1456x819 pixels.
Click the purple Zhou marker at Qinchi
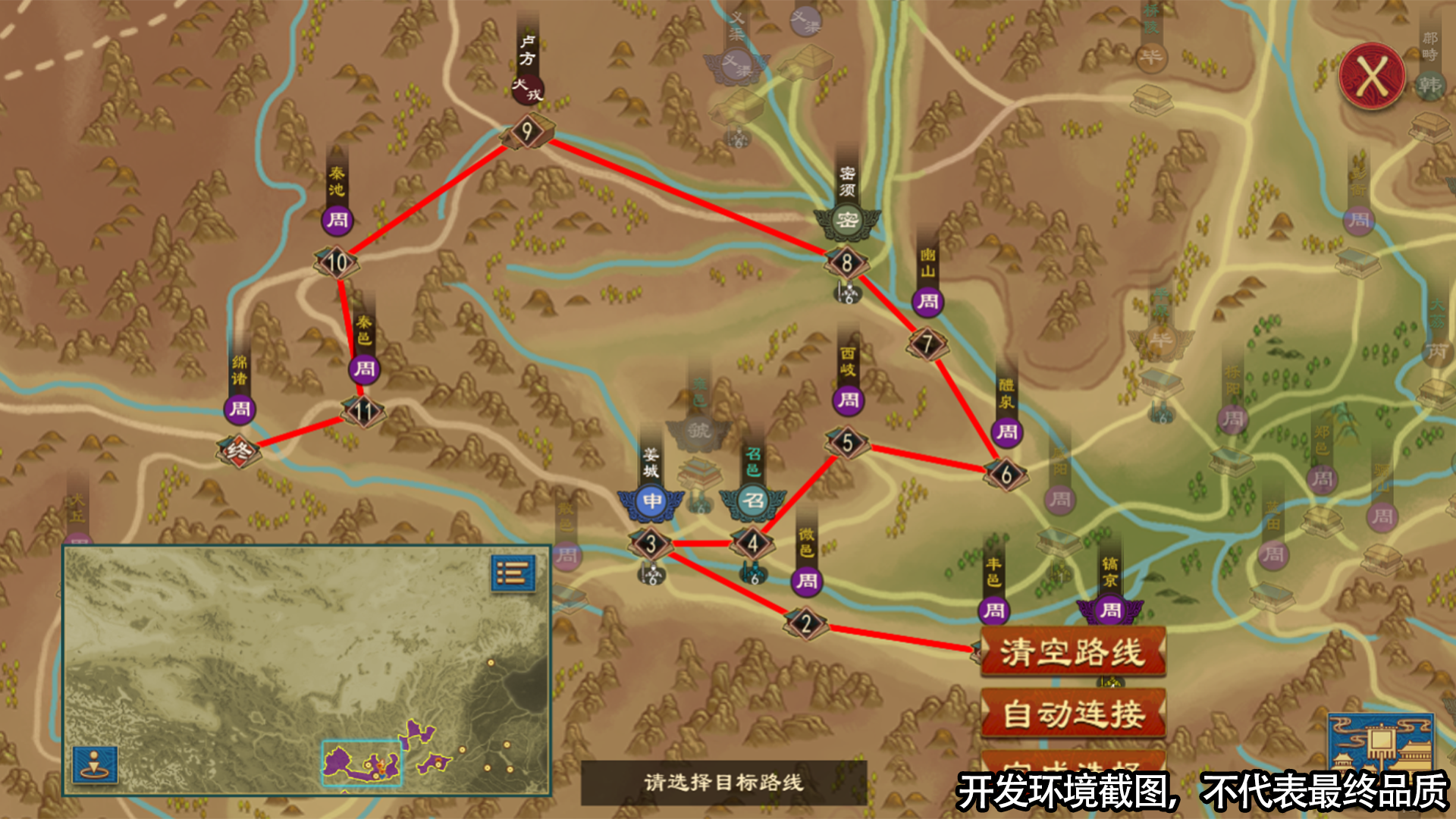[338, 222]
